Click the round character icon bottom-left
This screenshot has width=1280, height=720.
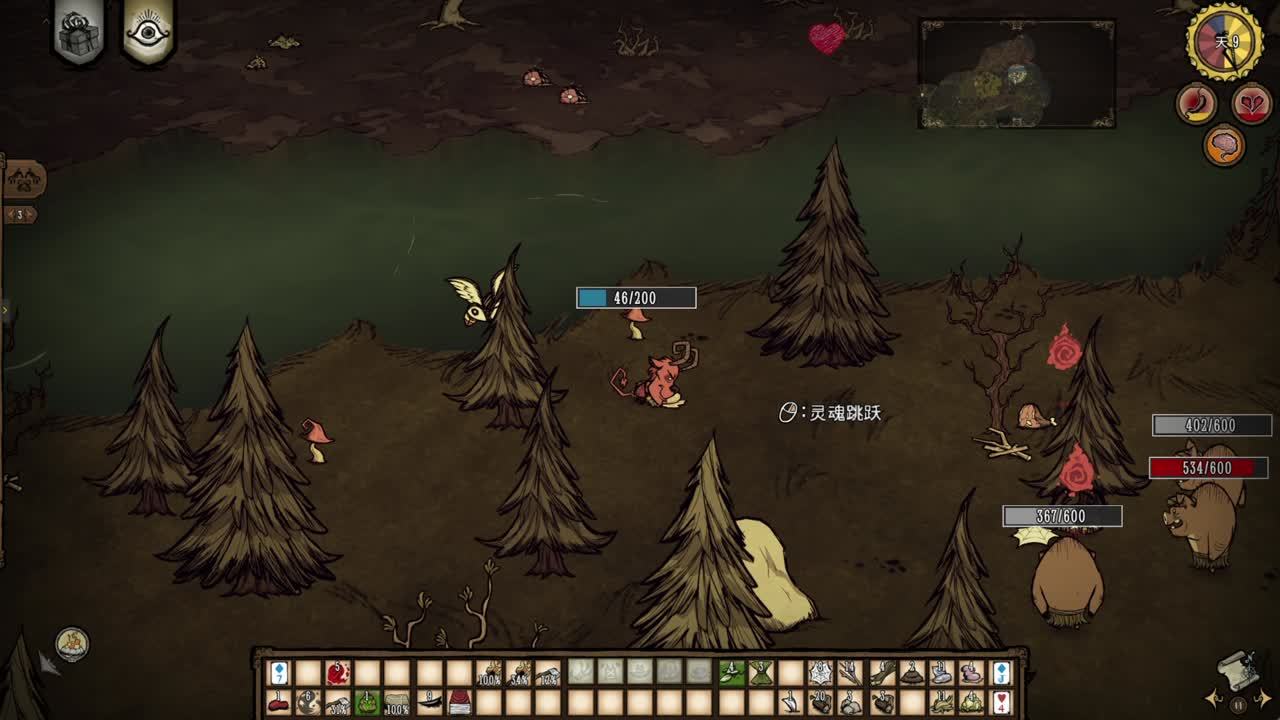coord(72,644)
